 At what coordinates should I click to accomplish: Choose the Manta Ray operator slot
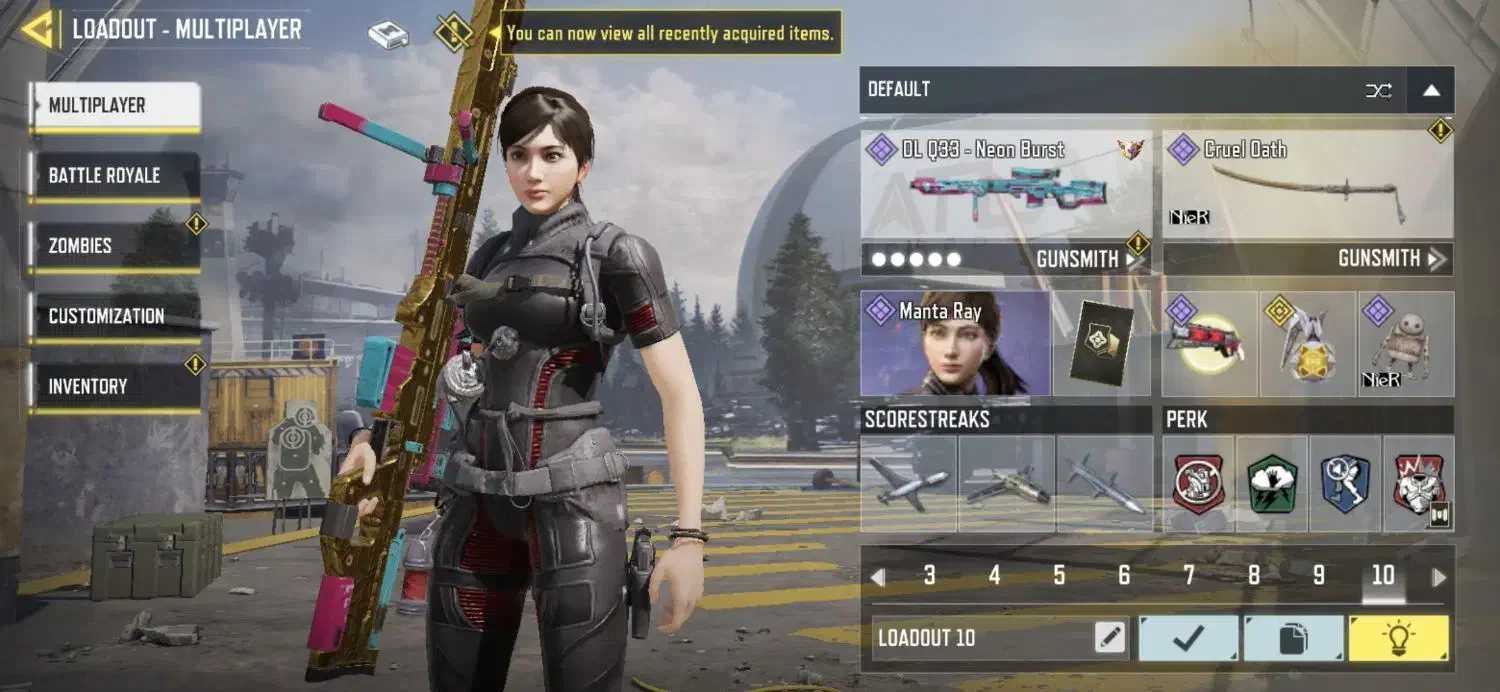[955, 343]
